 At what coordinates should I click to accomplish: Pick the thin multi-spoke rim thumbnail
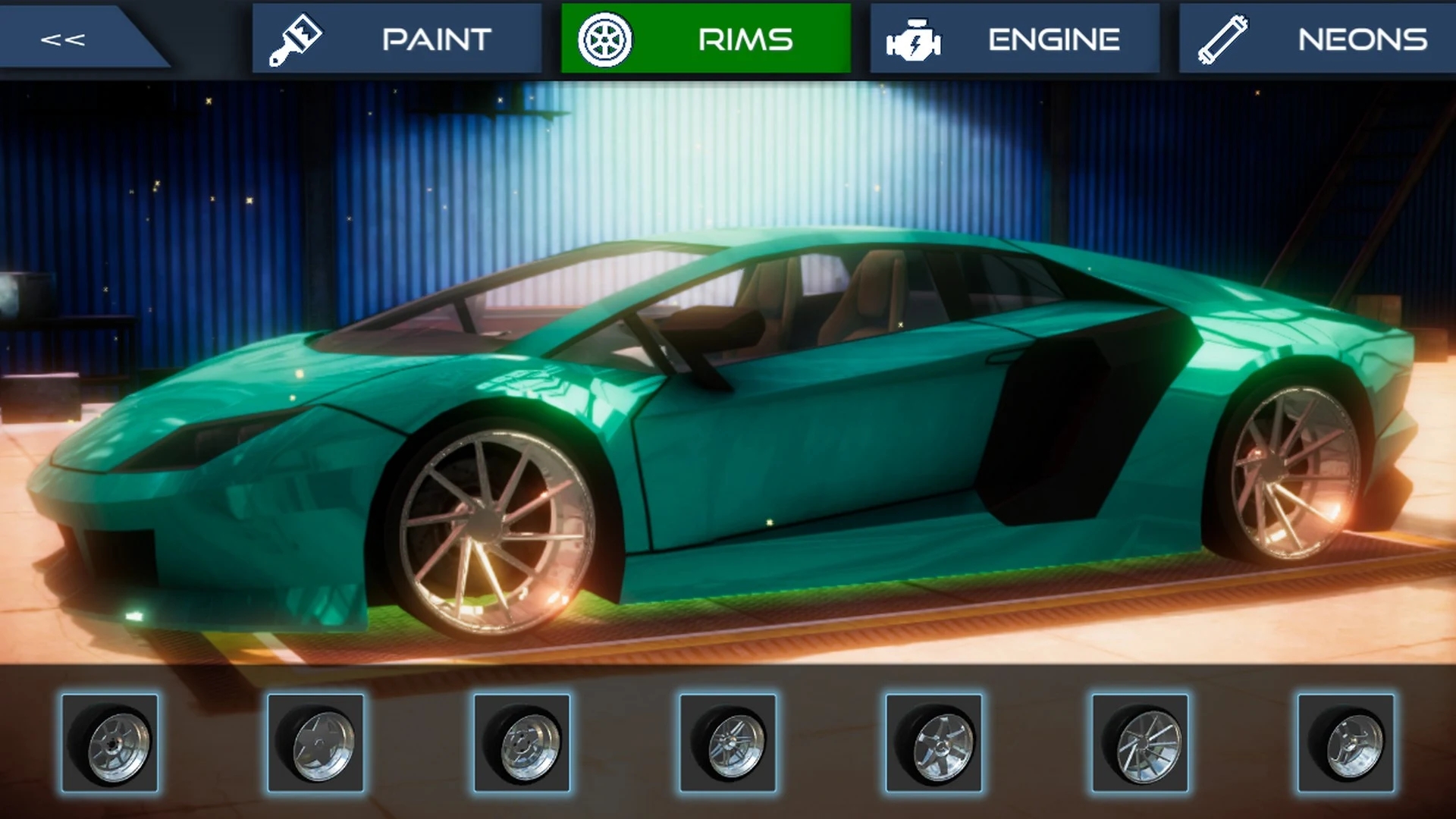tap(1140, 743)
